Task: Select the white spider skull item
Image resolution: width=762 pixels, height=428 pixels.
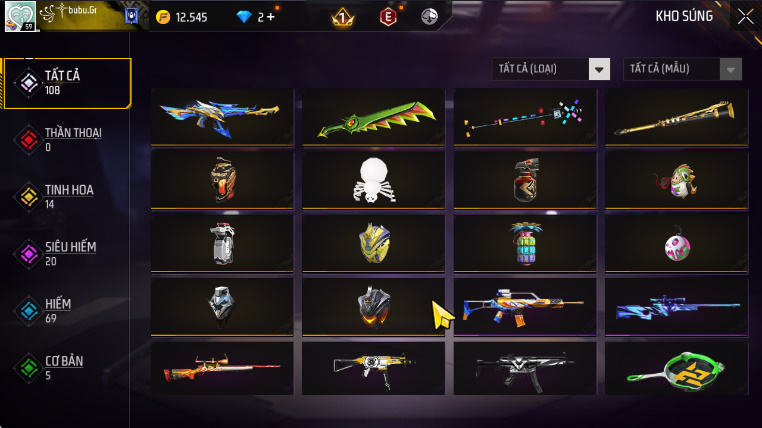Action: tap(373, 180)
